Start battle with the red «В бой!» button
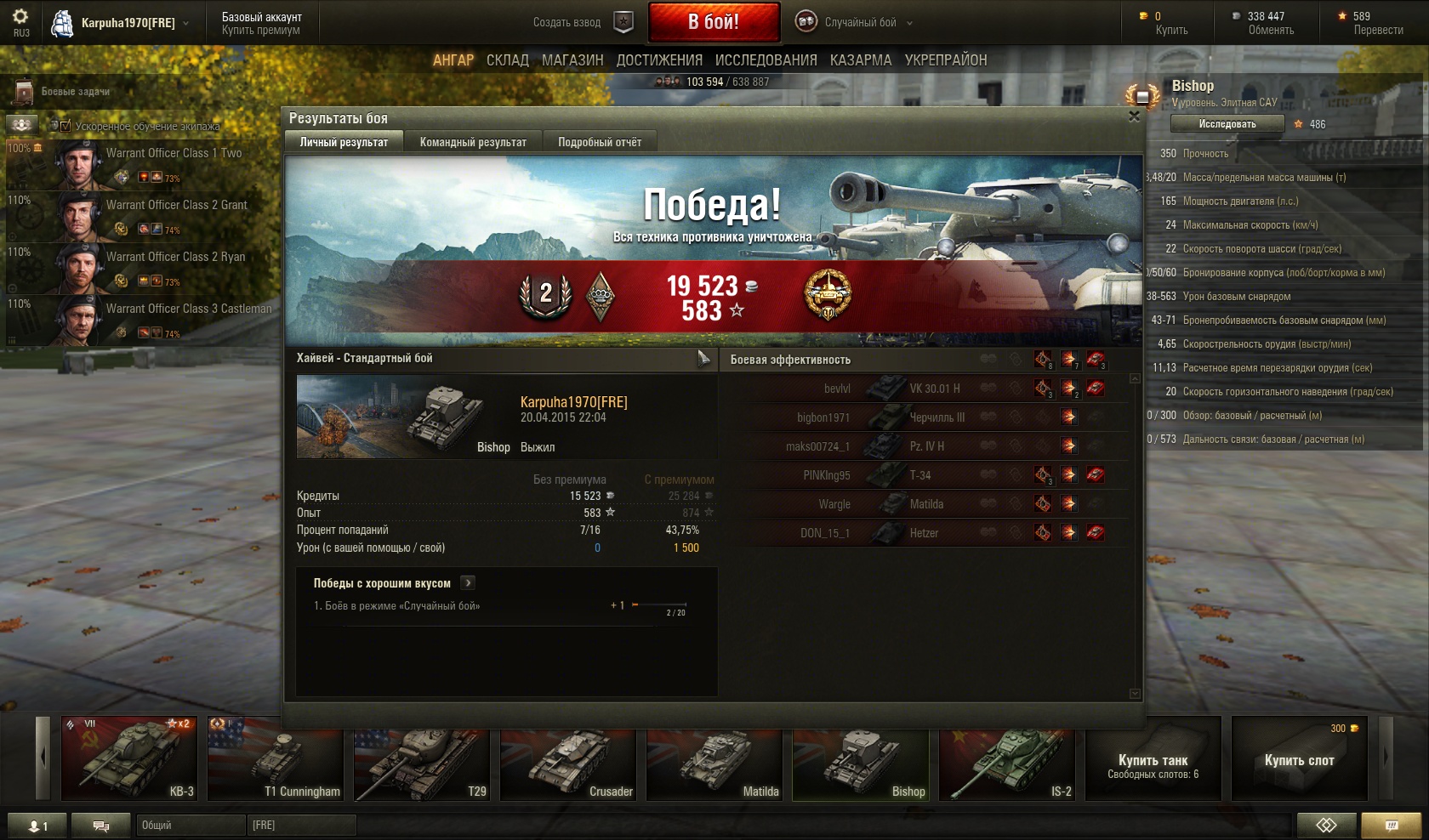Image resolution: width=1429 pixels, height=840 pixels. (714, 22)
